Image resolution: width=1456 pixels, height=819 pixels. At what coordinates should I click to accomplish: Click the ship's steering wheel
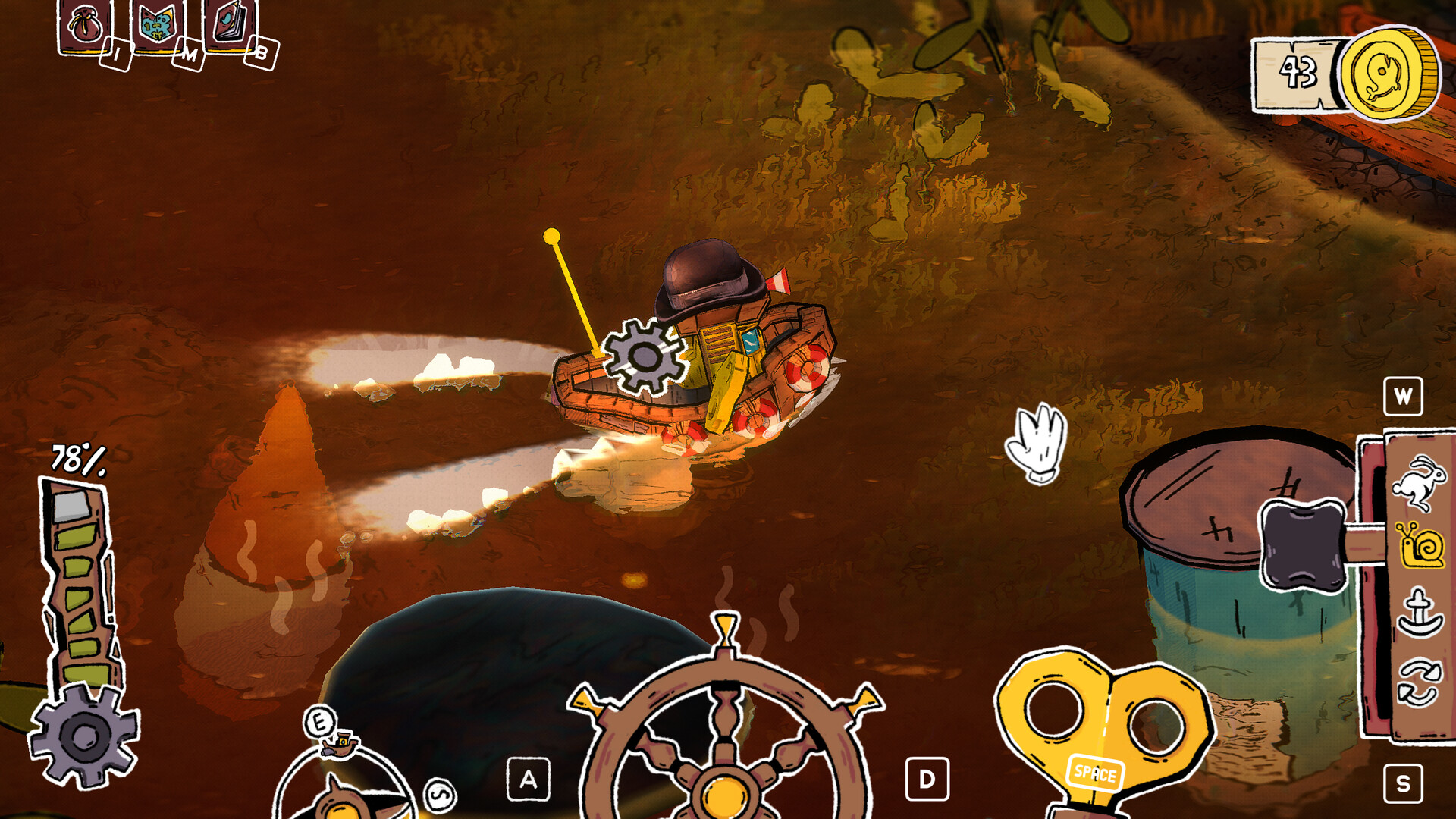726,728
